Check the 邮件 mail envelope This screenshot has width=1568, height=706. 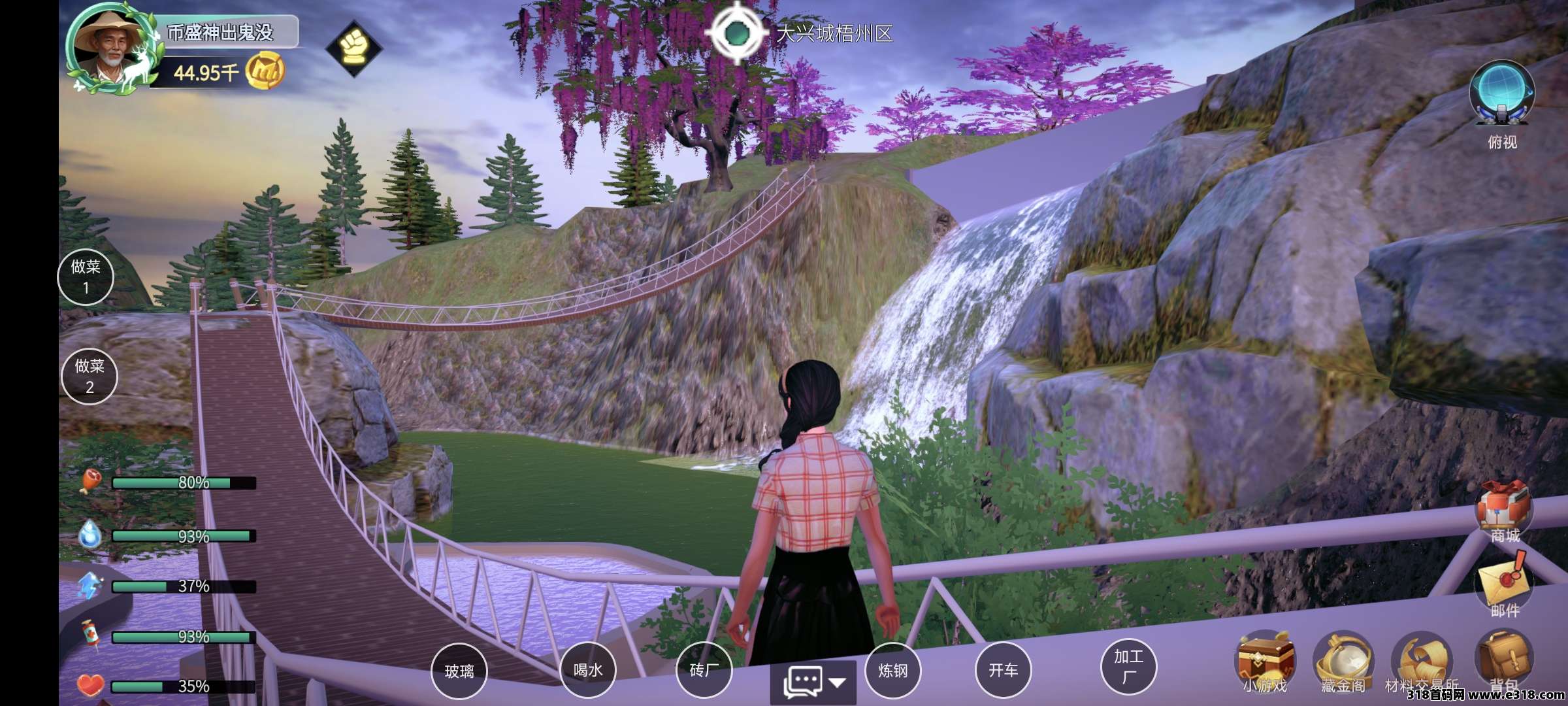(1504, 580)
